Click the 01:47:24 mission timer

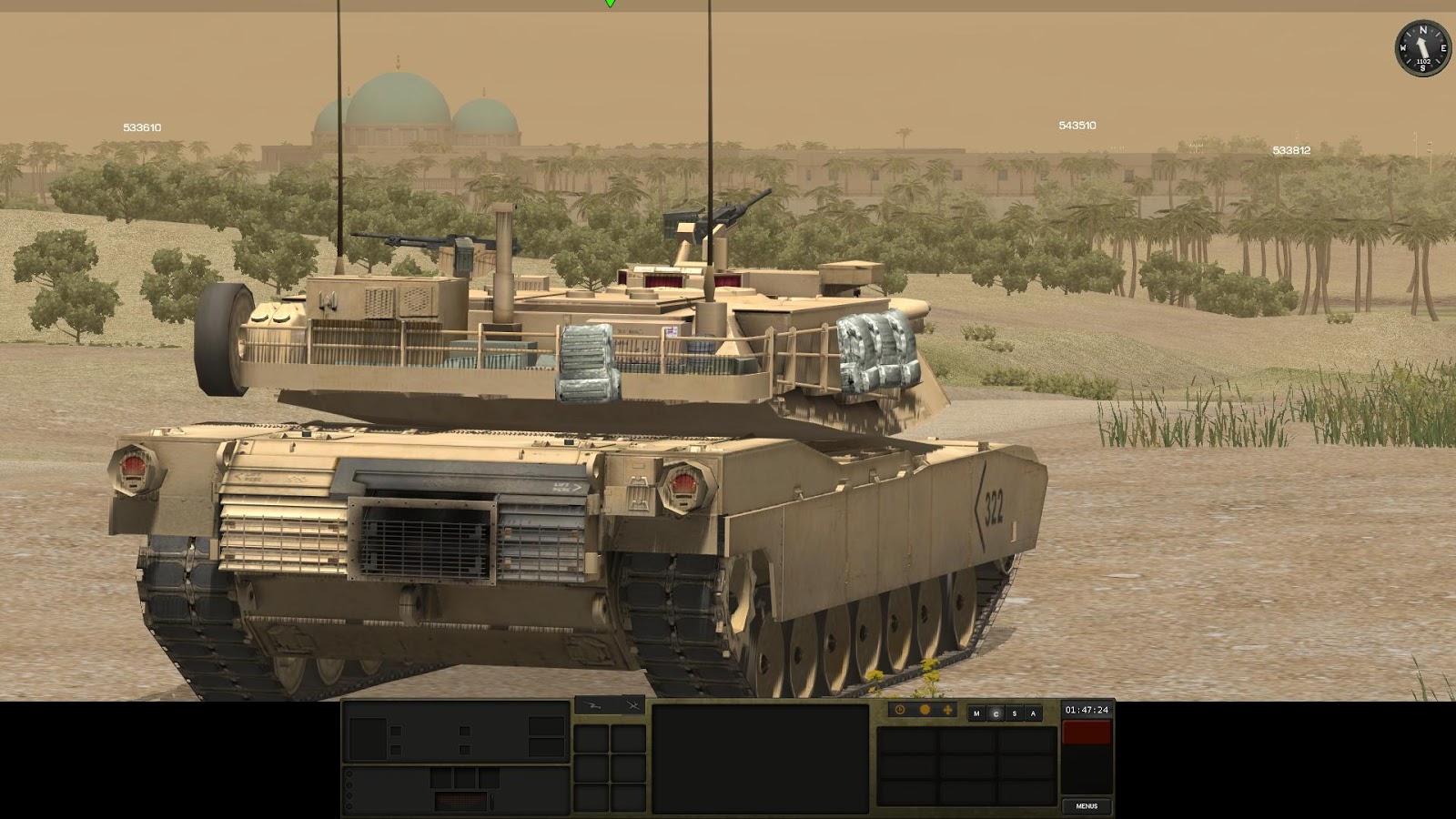coord(1087,710)
